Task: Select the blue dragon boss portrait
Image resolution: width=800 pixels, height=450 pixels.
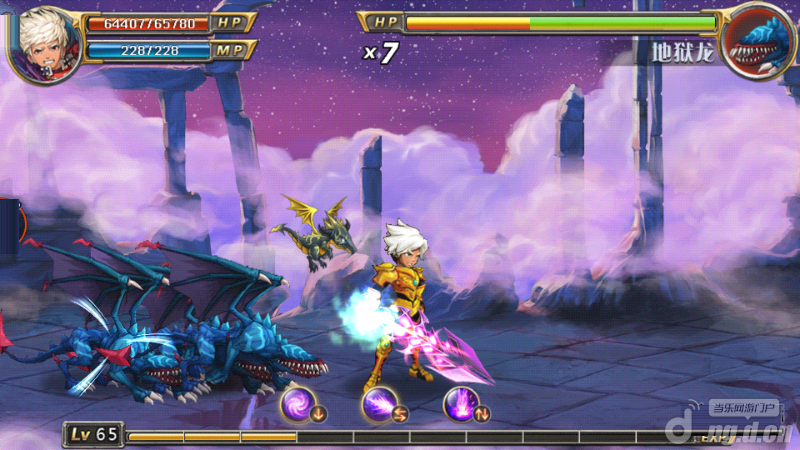Action: coord(758,41)
